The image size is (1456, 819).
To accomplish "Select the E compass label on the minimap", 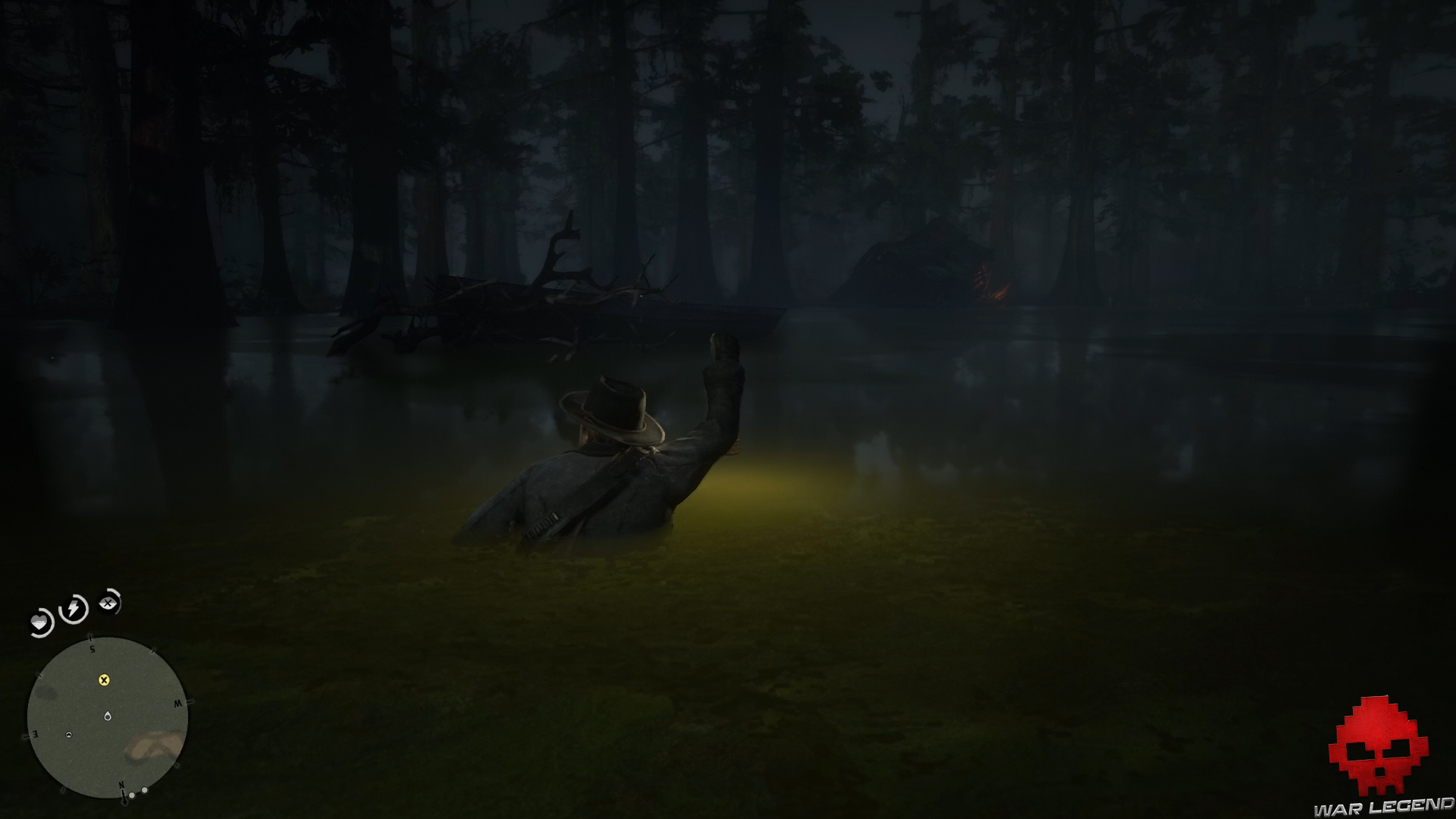I will (x=34, y=736).
